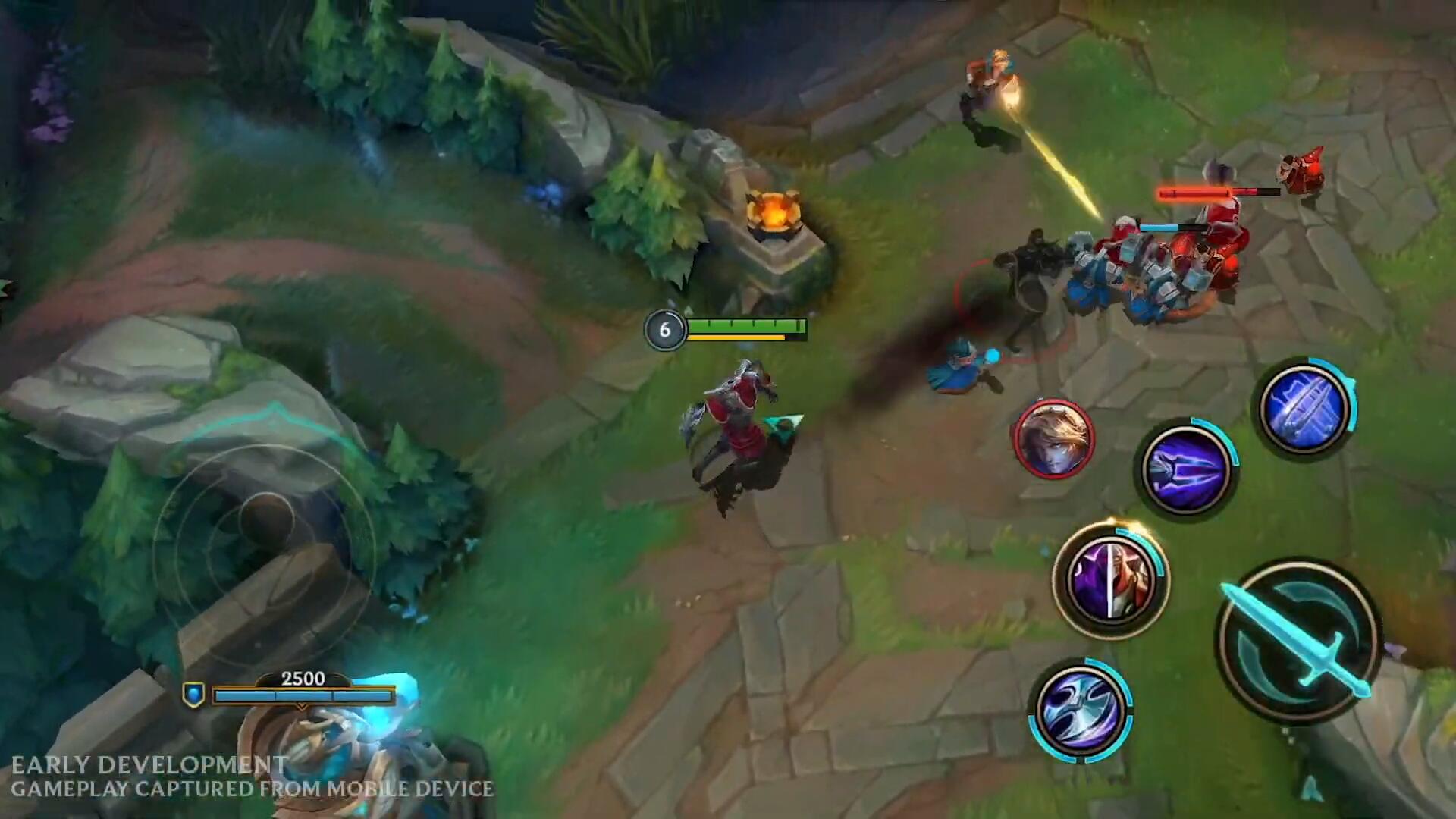Trigger the white crescent slash ability
This screenshot has width=1456, height=819.
pos(1080,711)
